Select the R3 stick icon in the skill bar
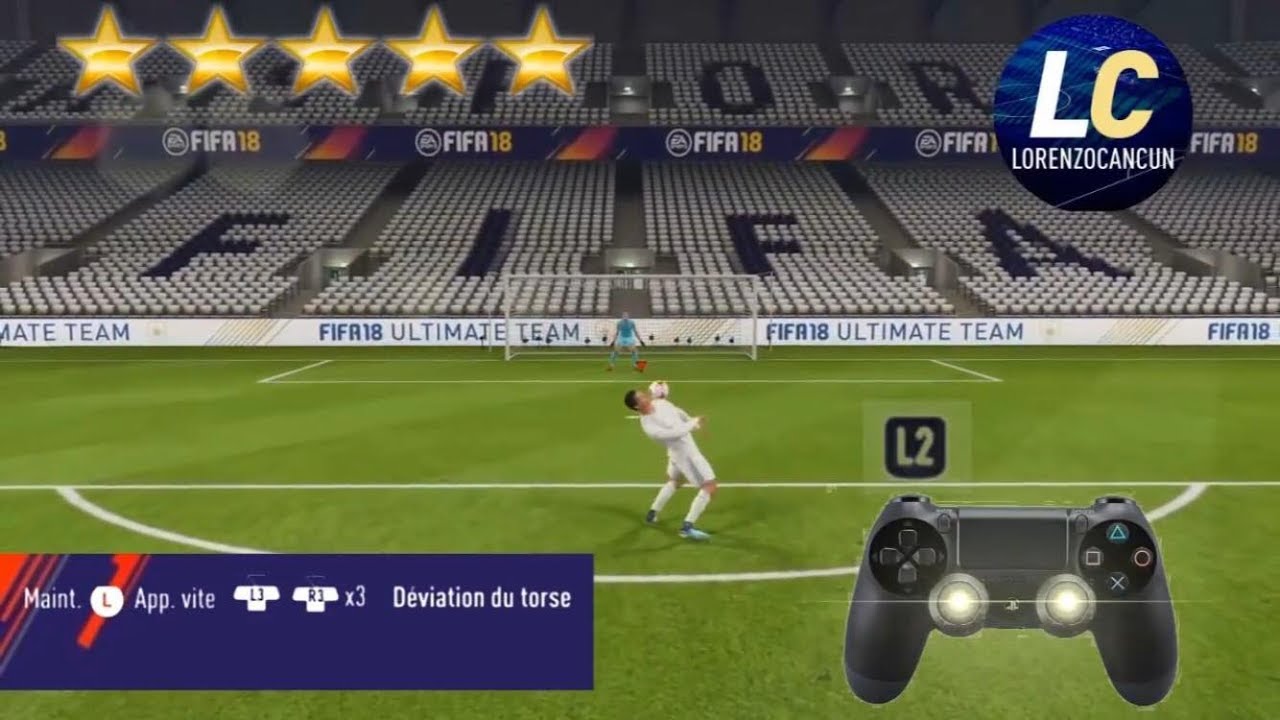This screenshot has height=720, width=1280. 317,599
